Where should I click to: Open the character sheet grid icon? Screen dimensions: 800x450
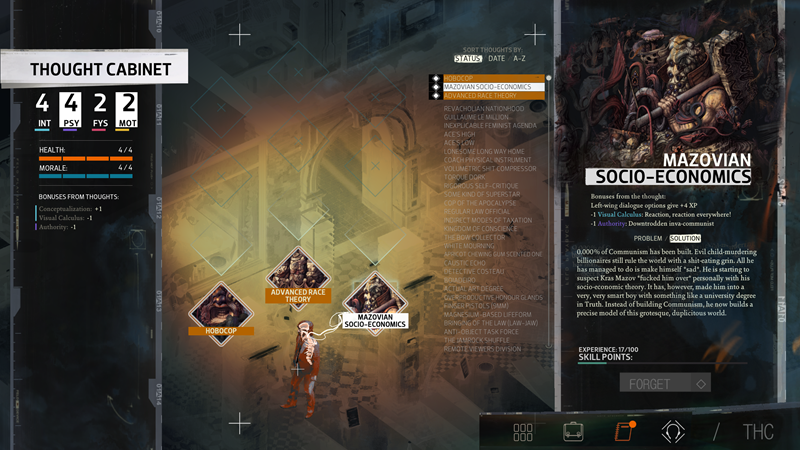(x=523, y=432)
